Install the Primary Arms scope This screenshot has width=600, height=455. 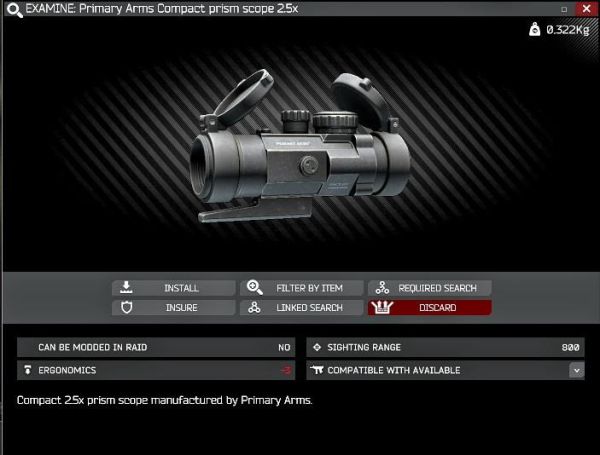174,288
